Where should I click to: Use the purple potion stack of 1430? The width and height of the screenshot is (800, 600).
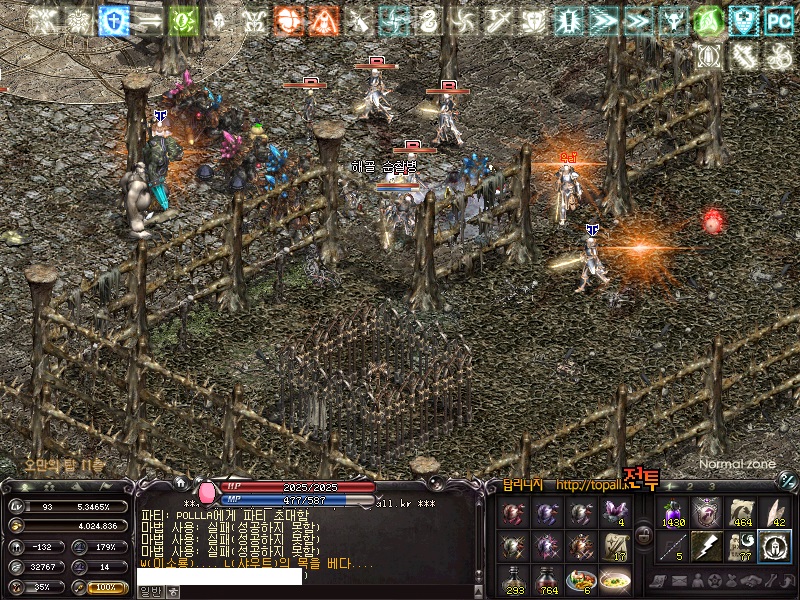pyautogui.click(x=673, y=514)
